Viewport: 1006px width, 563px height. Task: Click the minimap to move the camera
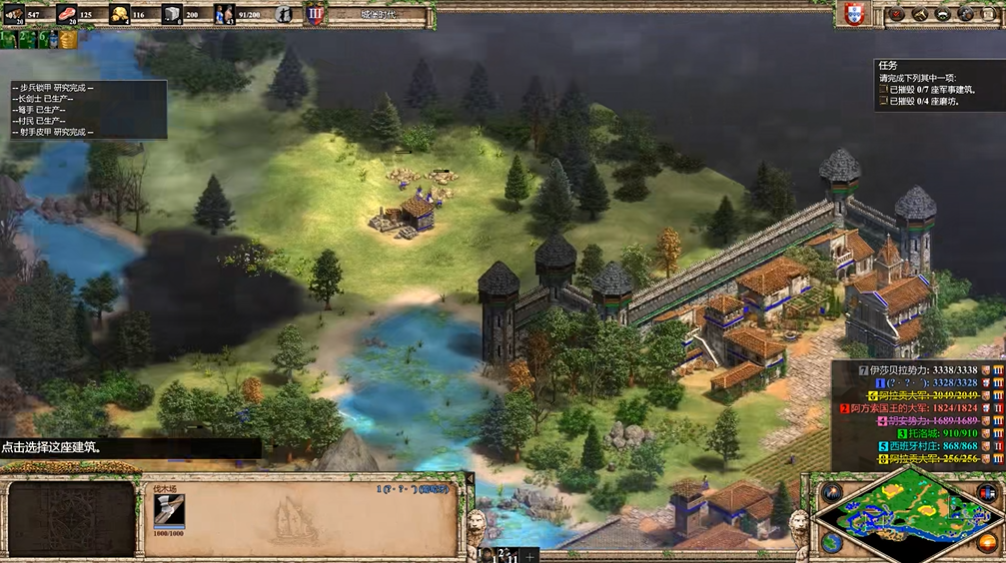click(908, 512)
